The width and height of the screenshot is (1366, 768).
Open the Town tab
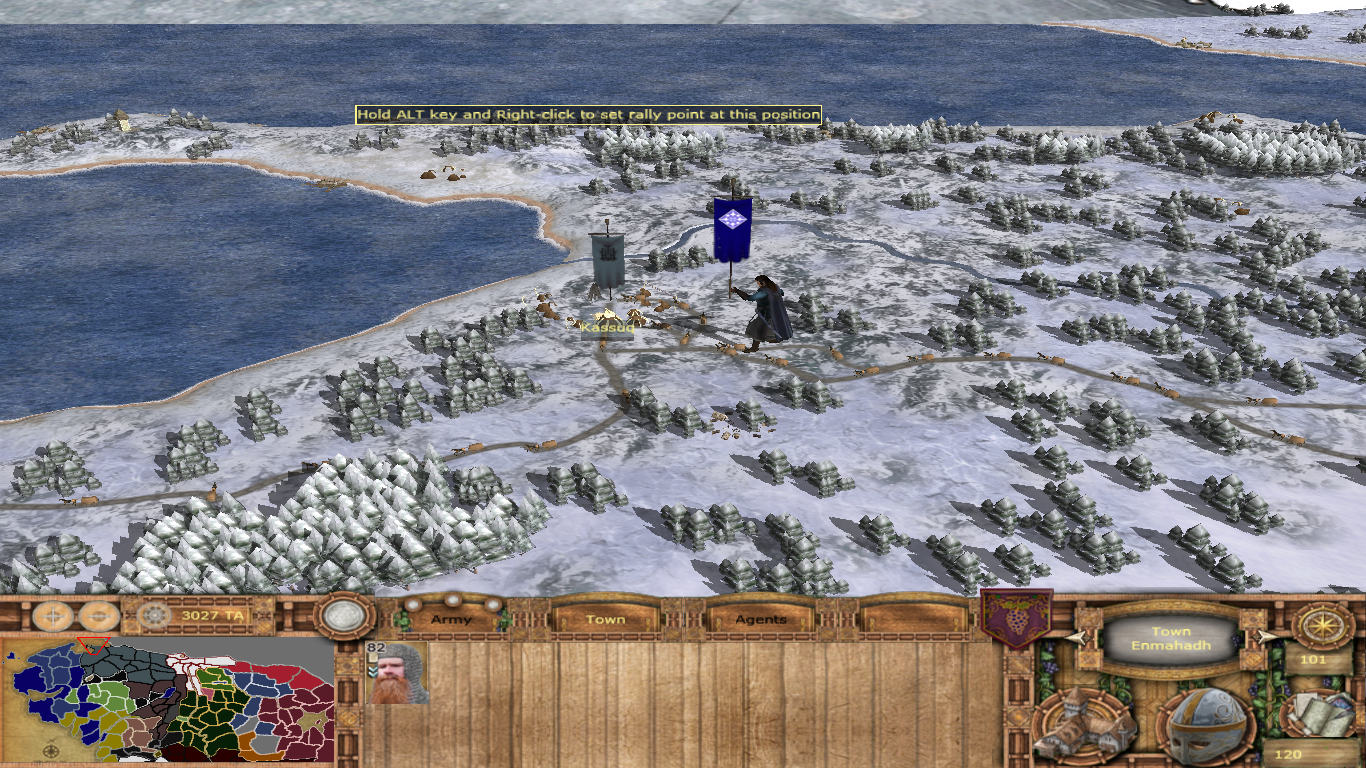click(605, 620)
